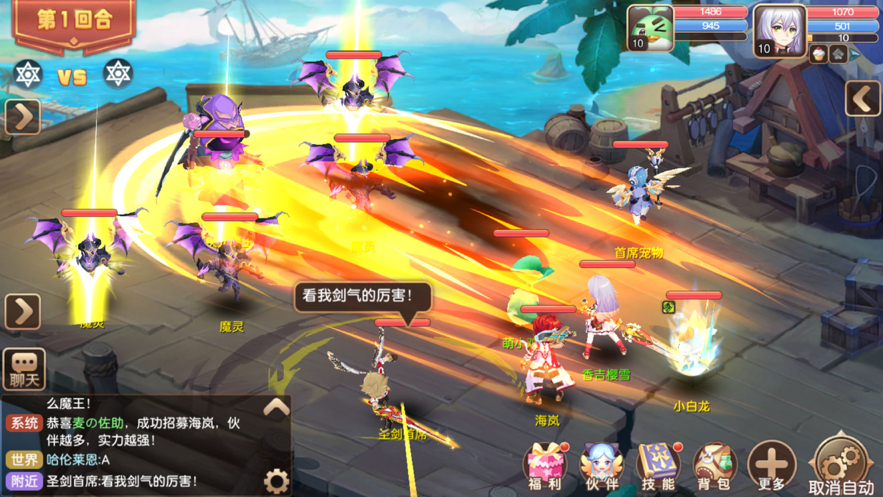Click the 第1回合 round banner
This screenshot has height=497, width=883.
tap(74, 21)
